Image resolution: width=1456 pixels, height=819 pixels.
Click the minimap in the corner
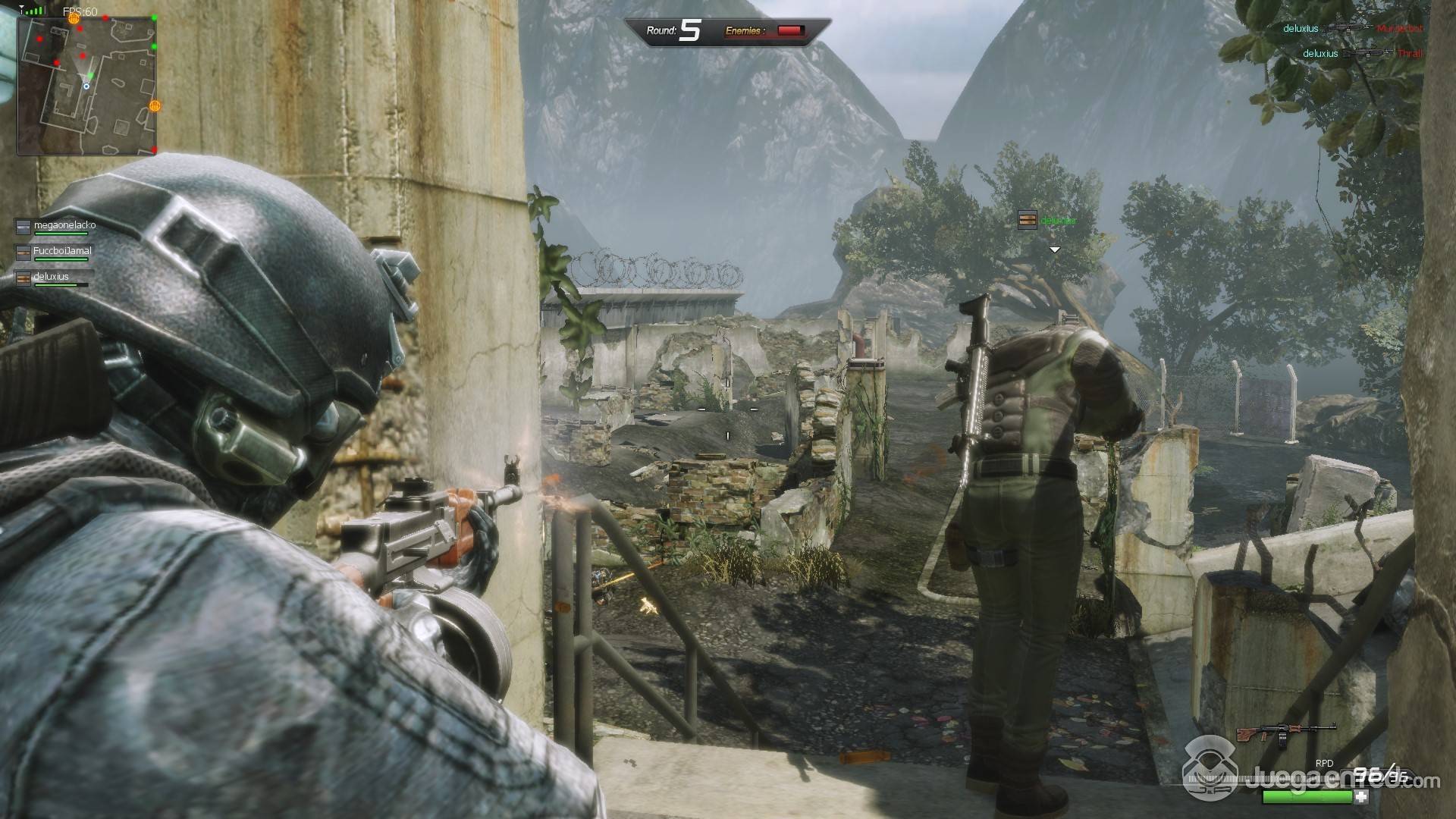pyautogui.click(x=86, y=85)
